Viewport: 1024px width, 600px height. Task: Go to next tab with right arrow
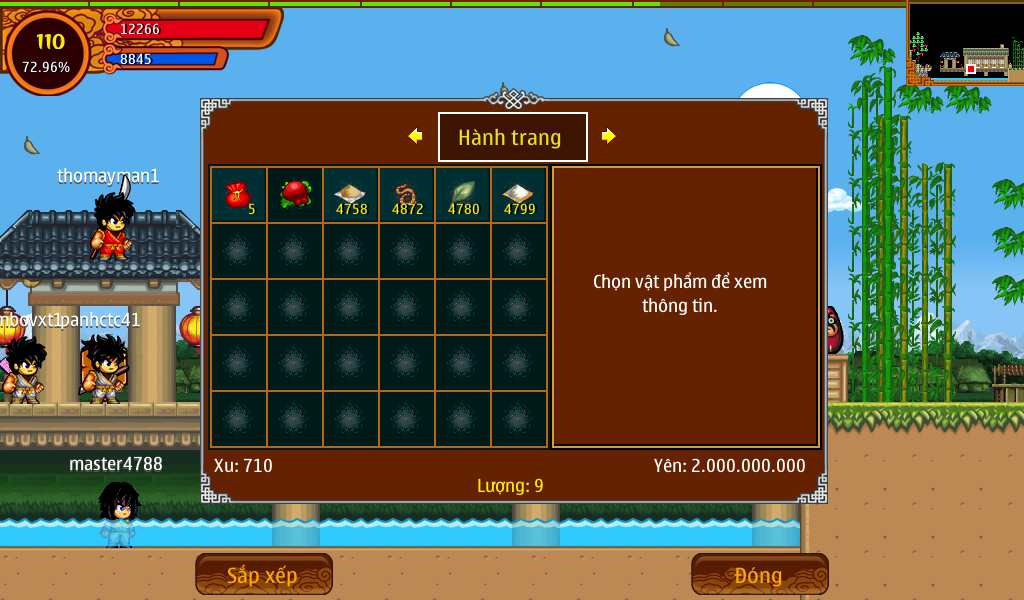click(x=608, y=136)
